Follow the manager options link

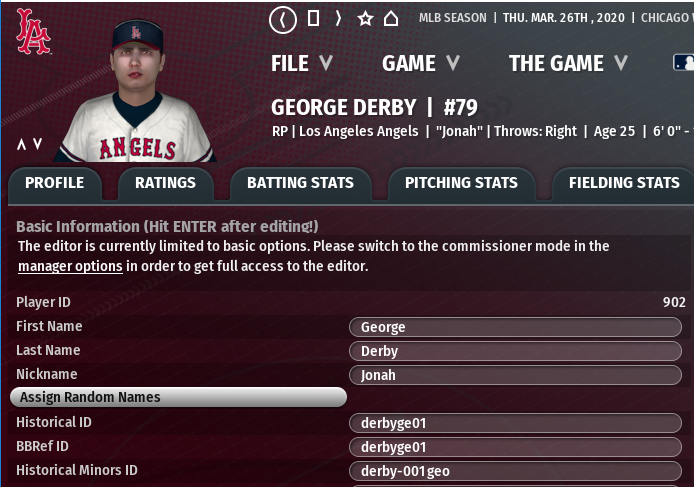point(70,266)
